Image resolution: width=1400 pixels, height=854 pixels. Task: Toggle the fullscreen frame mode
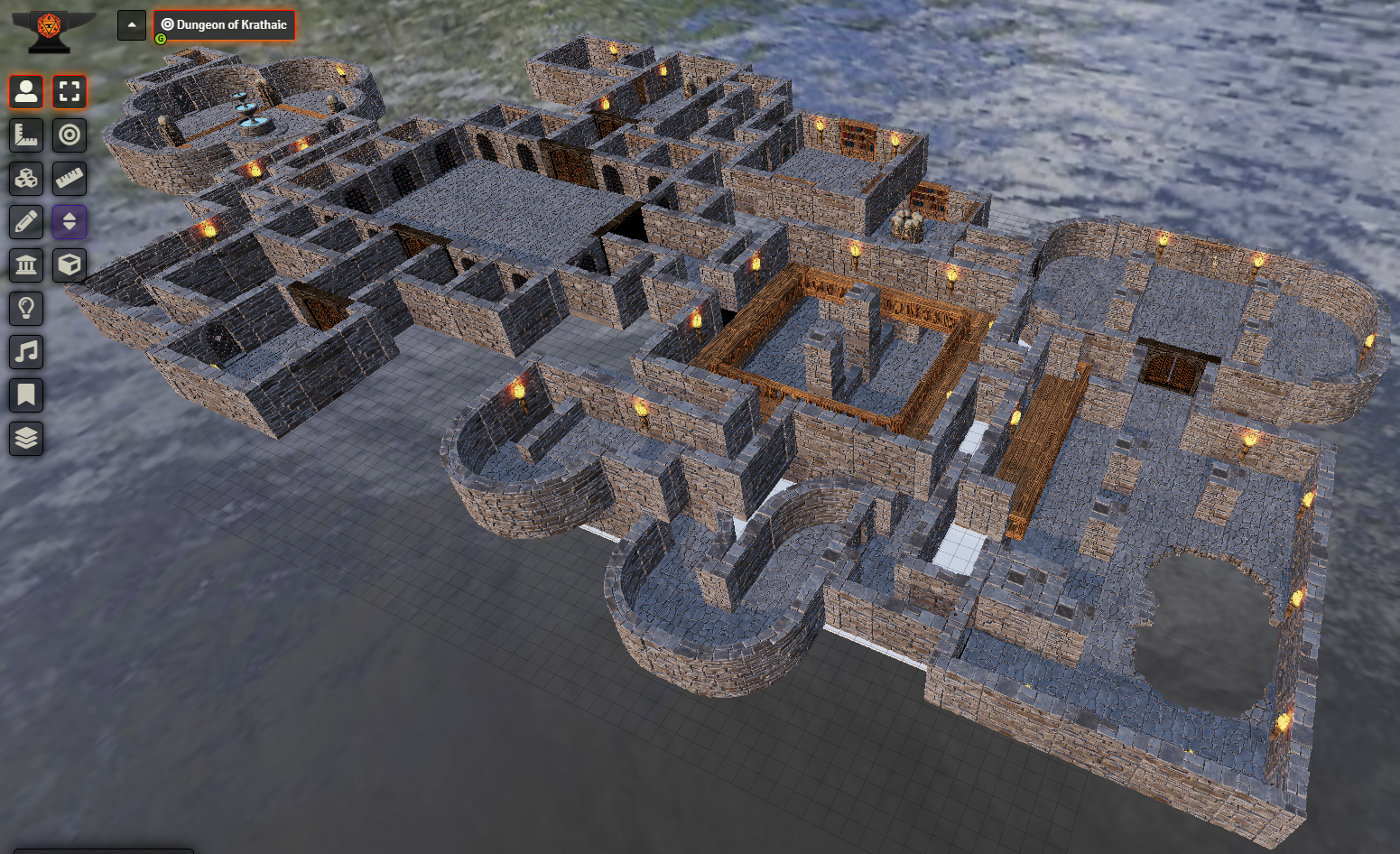pos(70,92)
